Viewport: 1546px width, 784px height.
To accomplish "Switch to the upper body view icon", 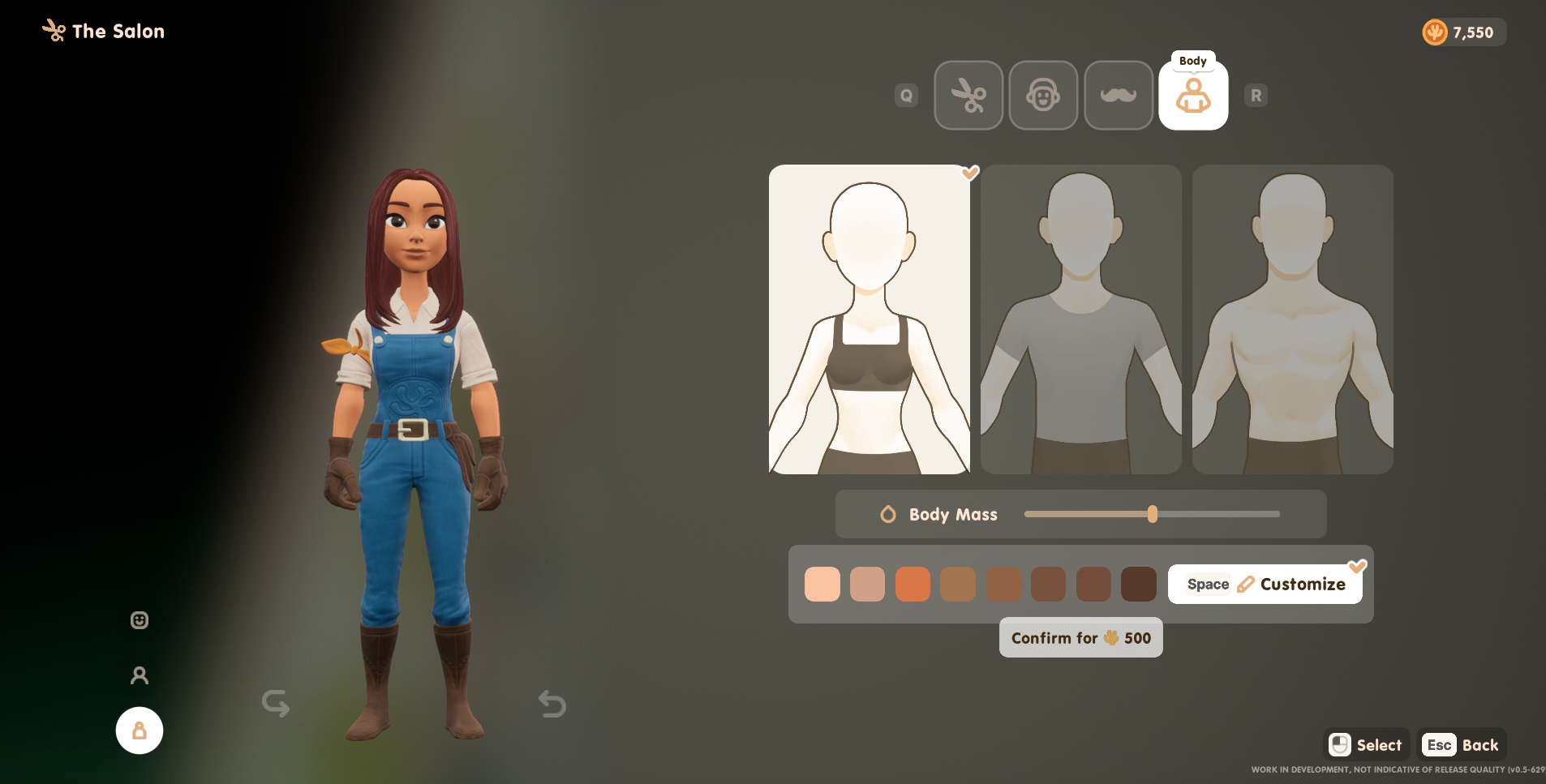I will coord(140,675).
